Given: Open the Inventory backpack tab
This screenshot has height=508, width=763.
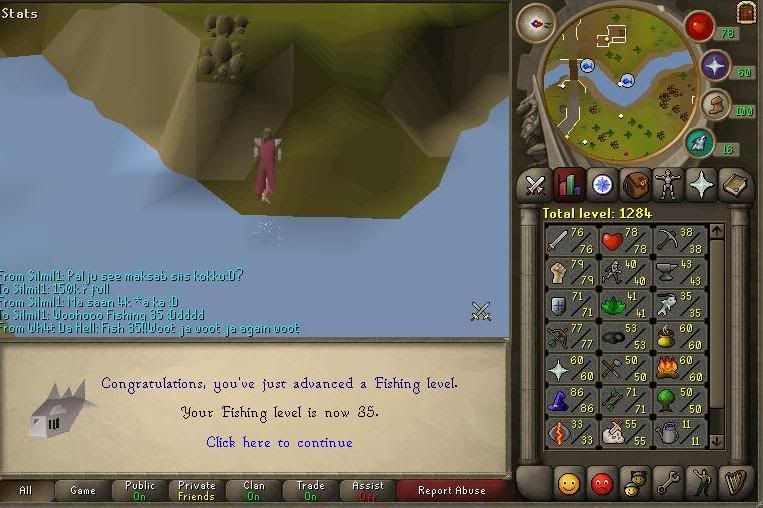Looking at the screenshot, I should [636, 185].
